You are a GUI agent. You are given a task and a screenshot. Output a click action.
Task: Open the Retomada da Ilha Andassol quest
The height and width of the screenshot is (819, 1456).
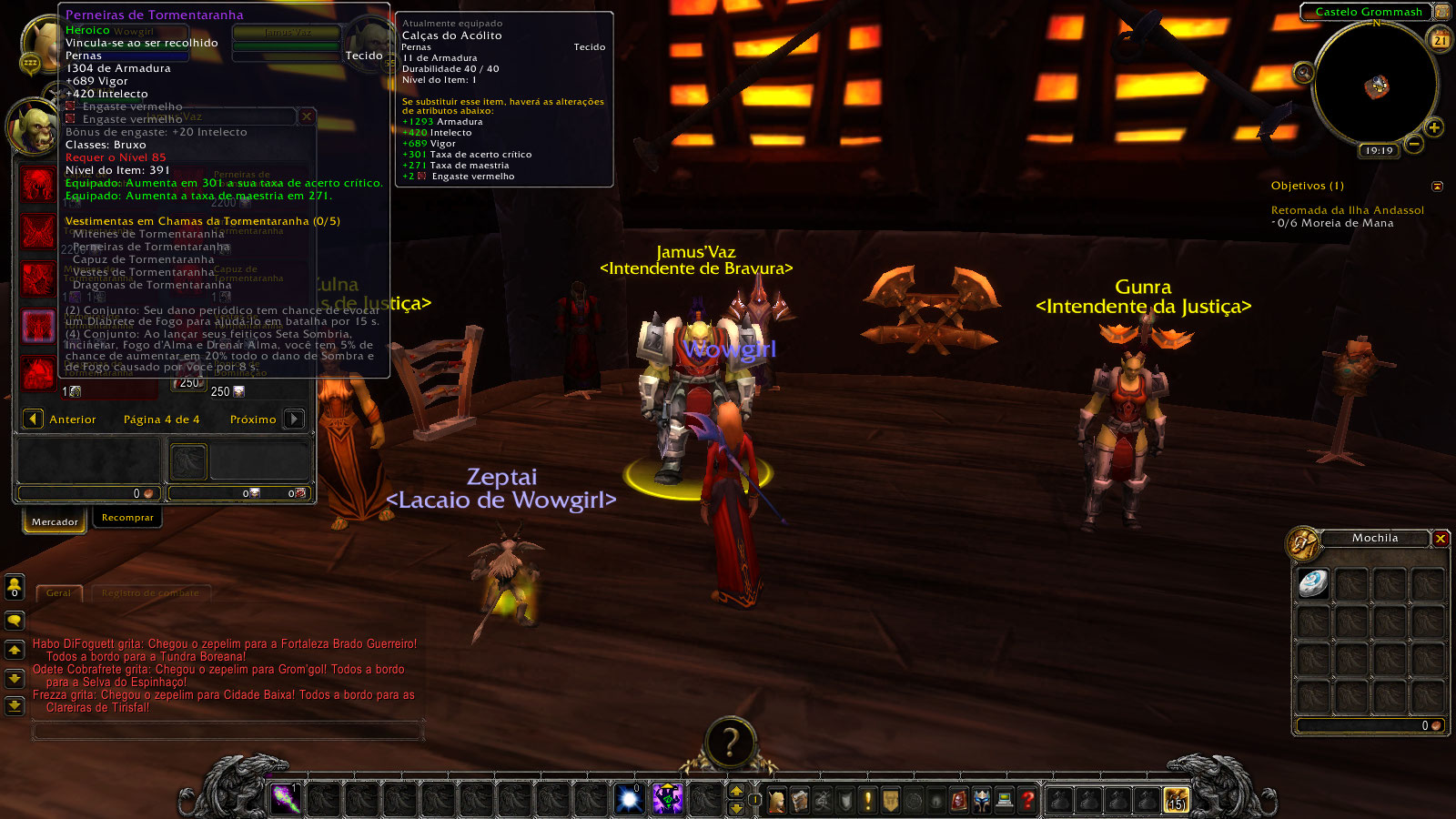click(x=1347, y=210)
